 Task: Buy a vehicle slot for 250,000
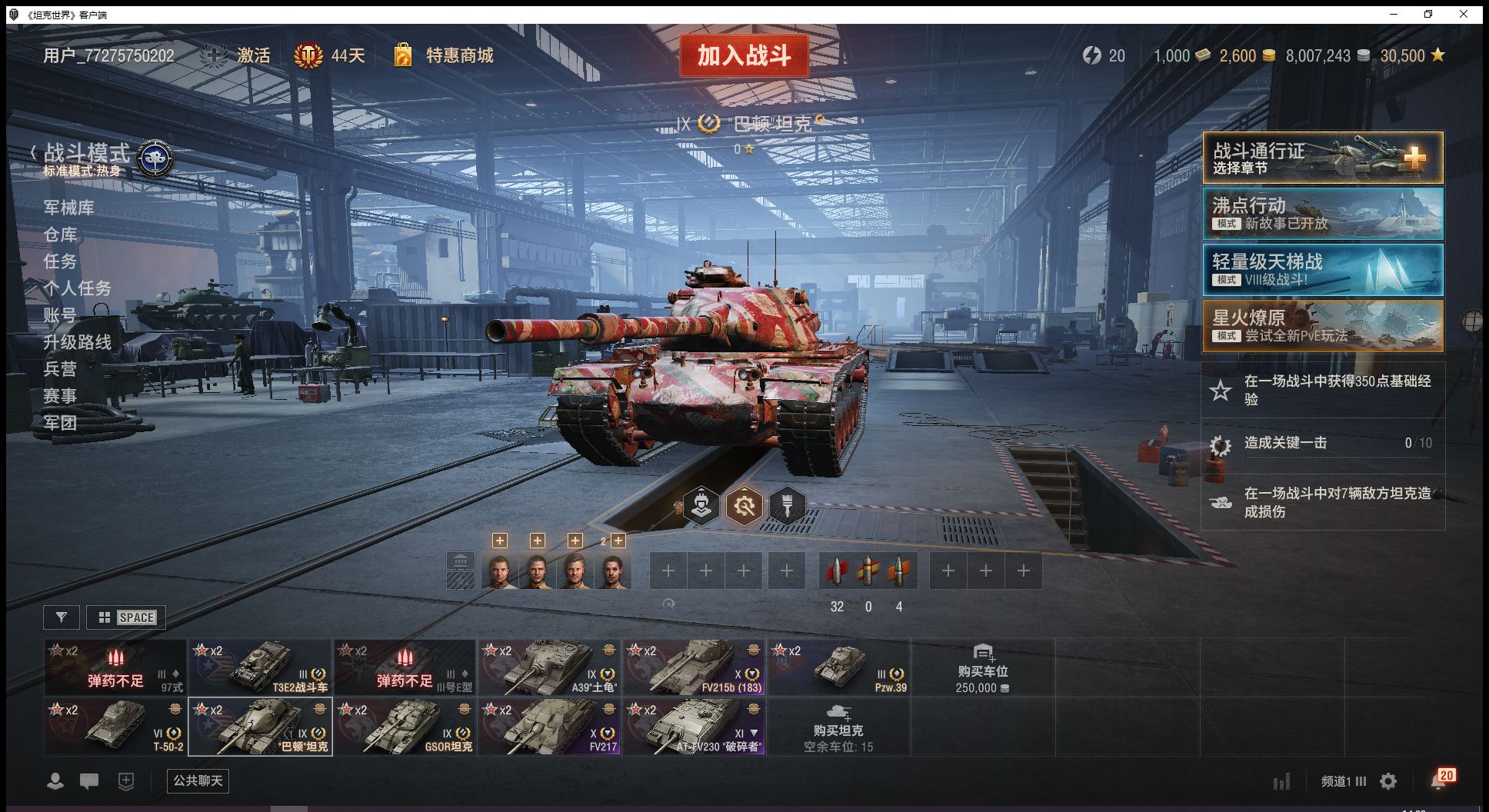982,668
